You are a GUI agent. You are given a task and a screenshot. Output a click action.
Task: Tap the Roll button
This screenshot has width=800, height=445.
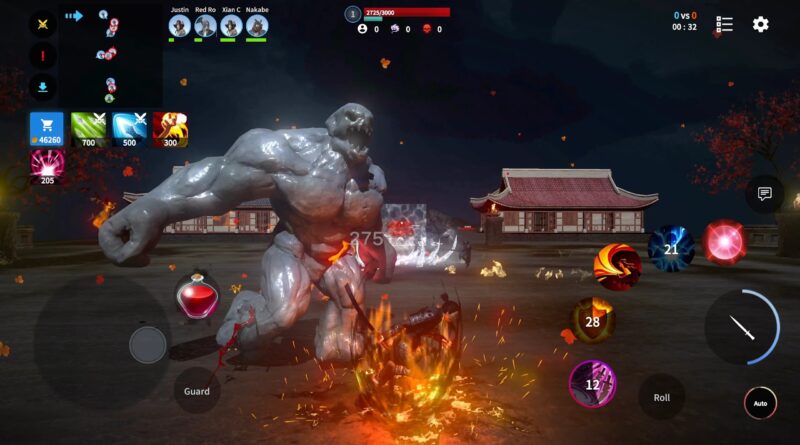click(661, 397)
